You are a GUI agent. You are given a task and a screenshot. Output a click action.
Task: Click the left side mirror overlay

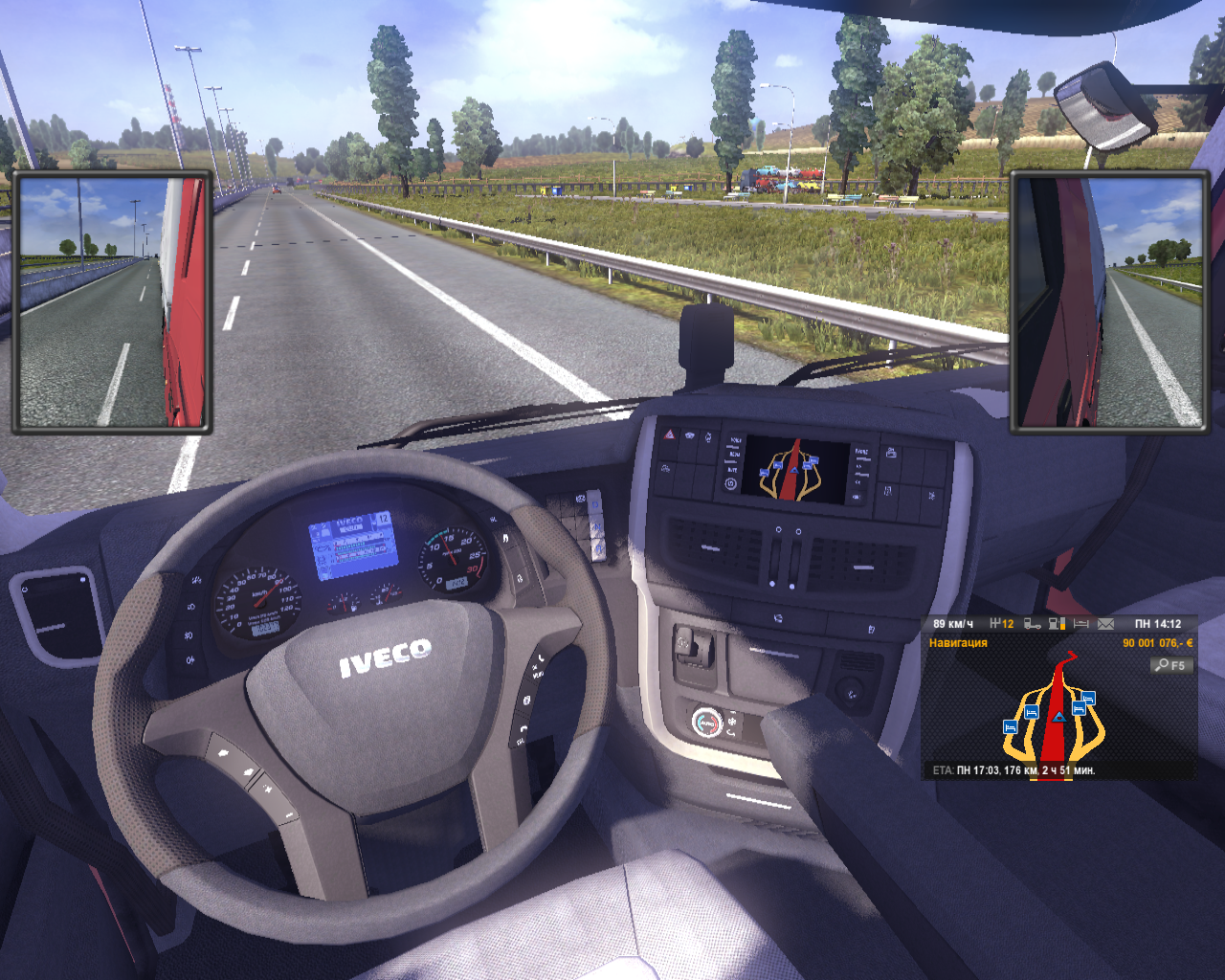(x=112, y=302)
